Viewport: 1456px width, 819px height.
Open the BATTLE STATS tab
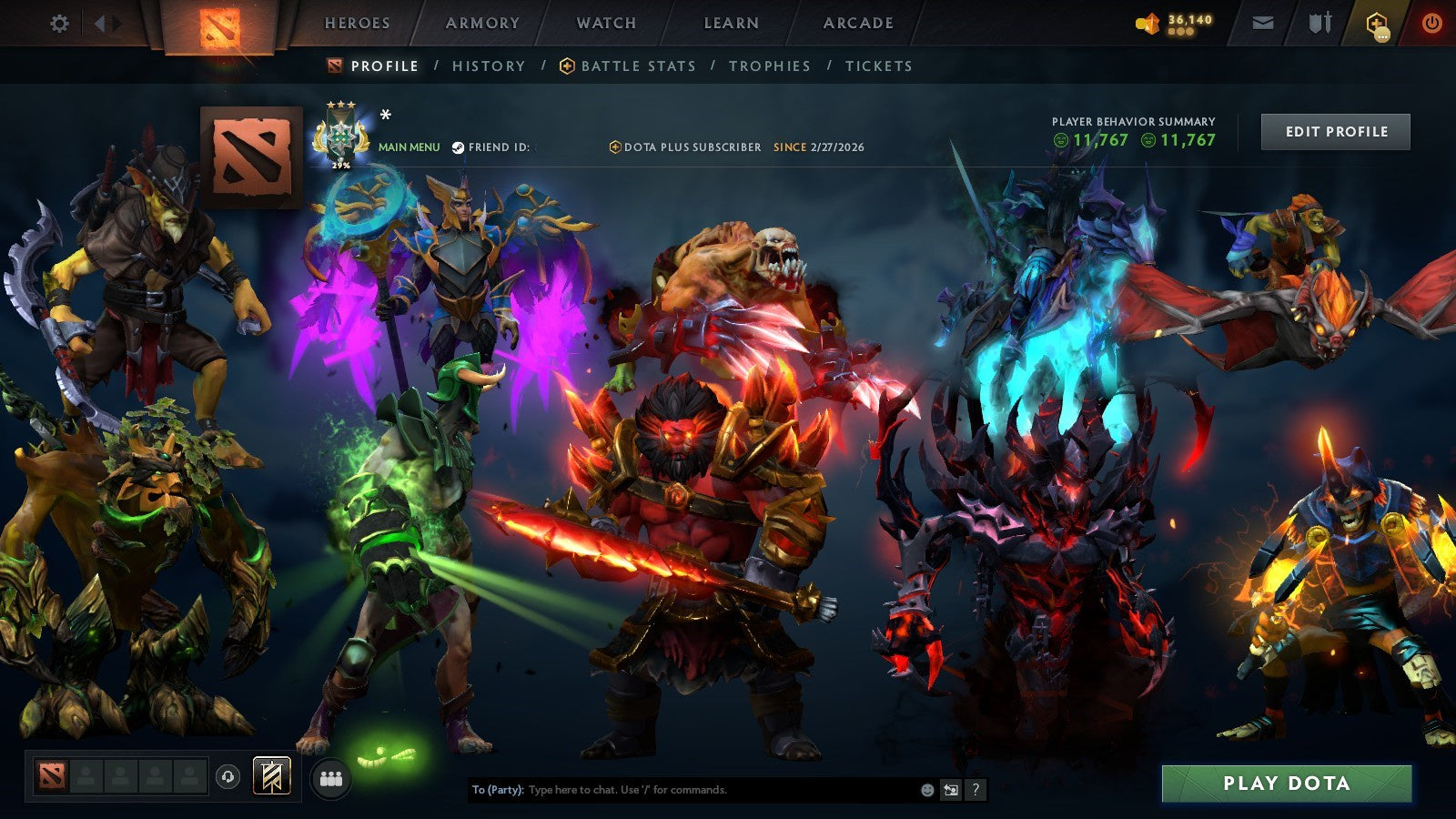[x=637, y=66]
